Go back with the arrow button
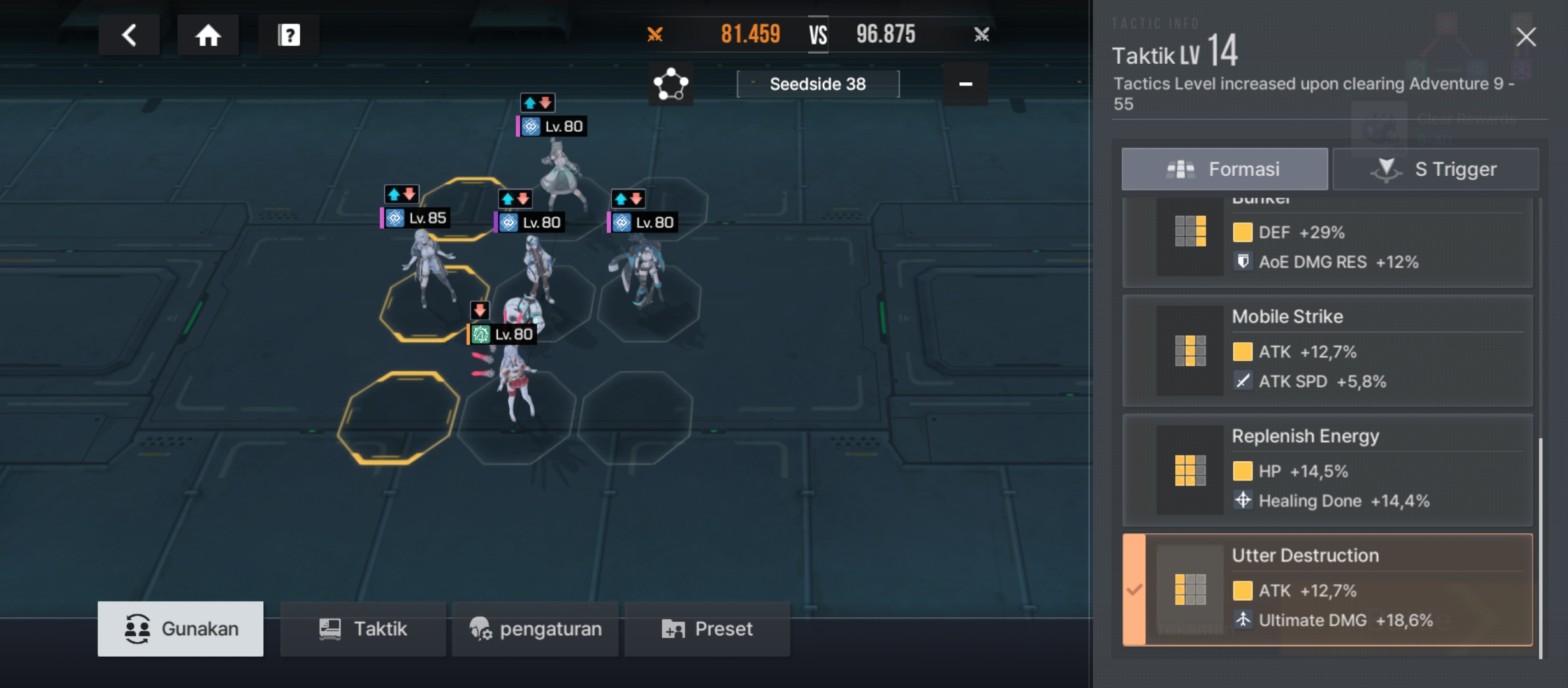 pyautogui.click(x=129, y=35)
